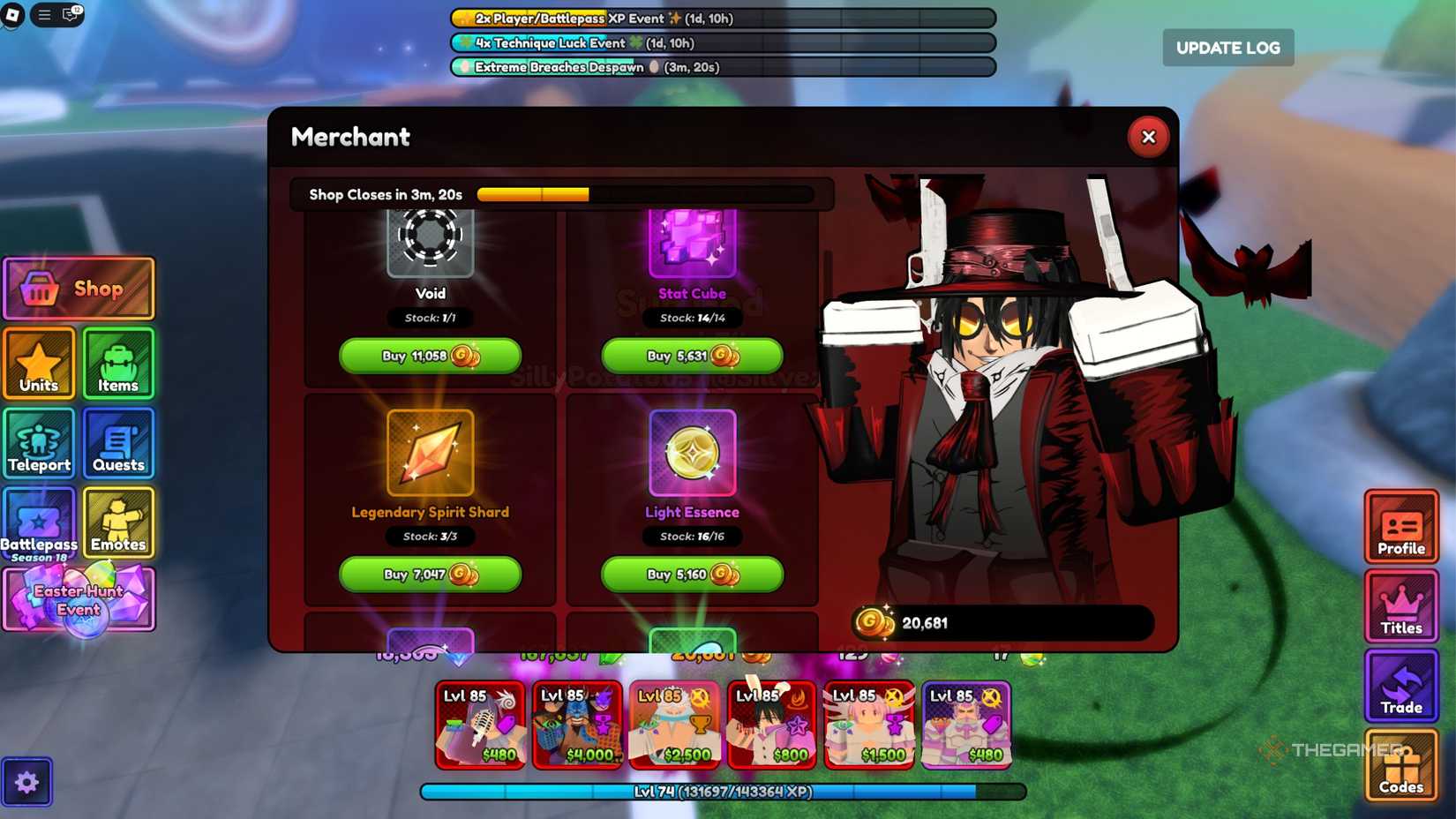1456x819 pixels.
Task: Open the settings gear
Action: [27, 780]
